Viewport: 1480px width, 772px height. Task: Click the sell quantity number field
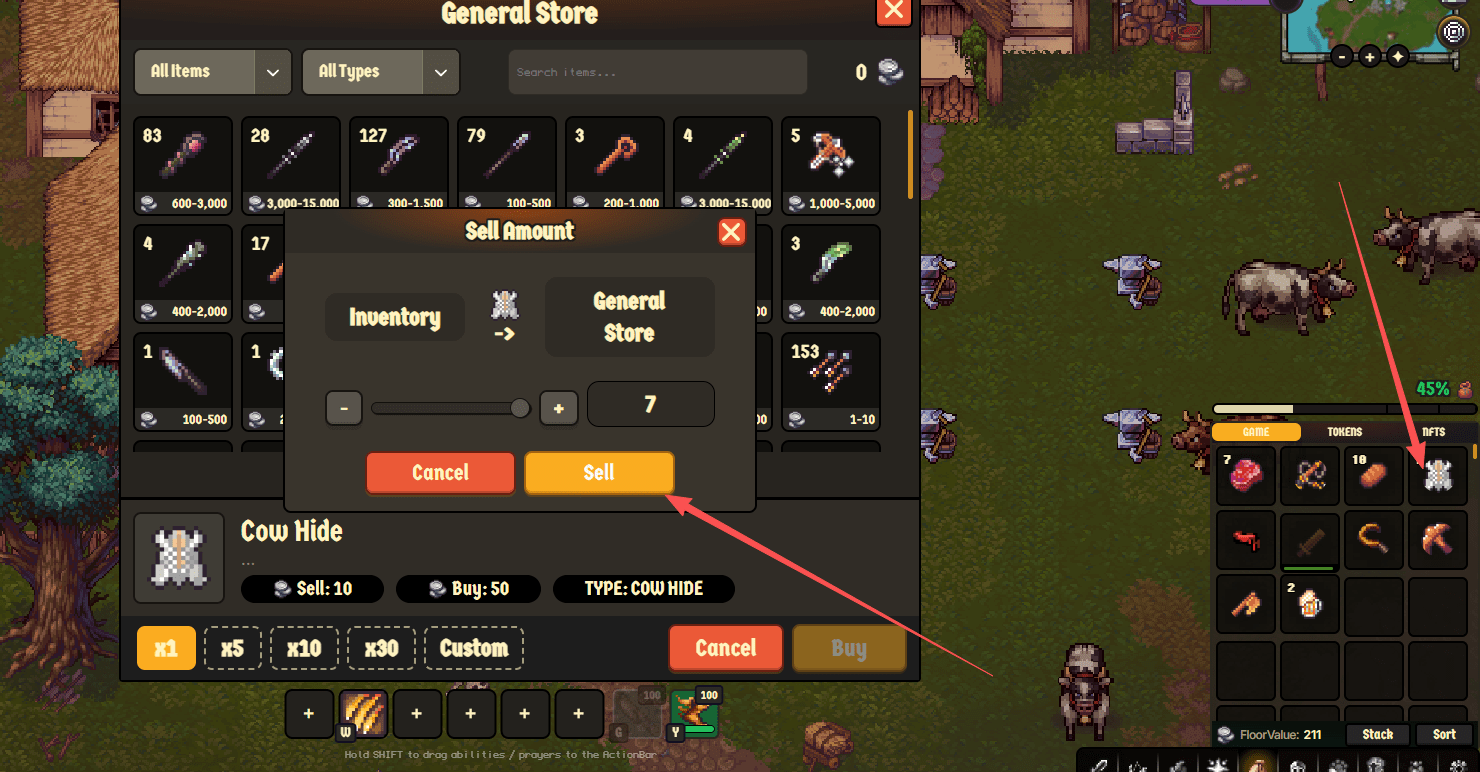click(650, 405)
